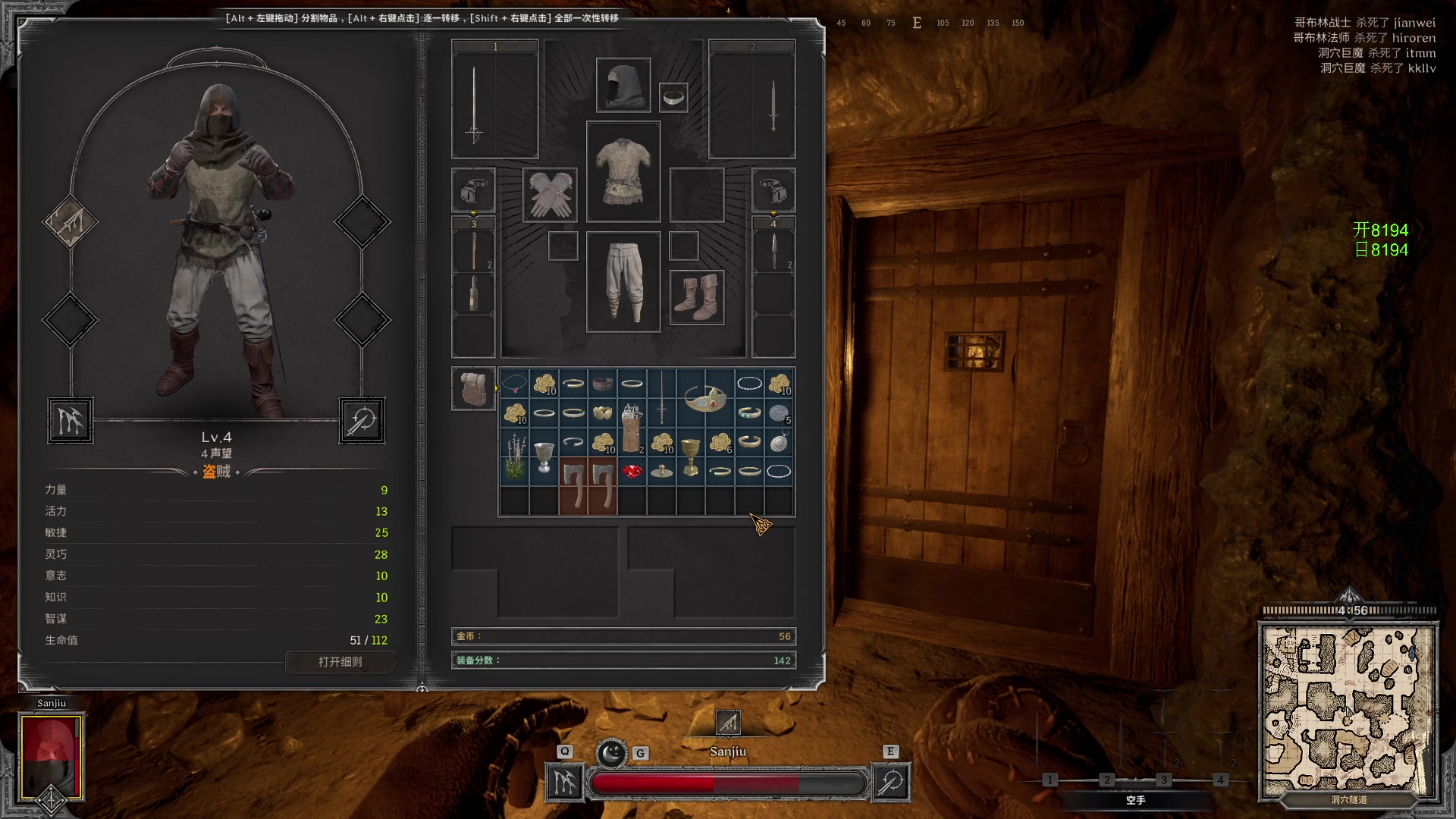Click the equipped dark hood

pyautogui.click(x=623, y=85)
